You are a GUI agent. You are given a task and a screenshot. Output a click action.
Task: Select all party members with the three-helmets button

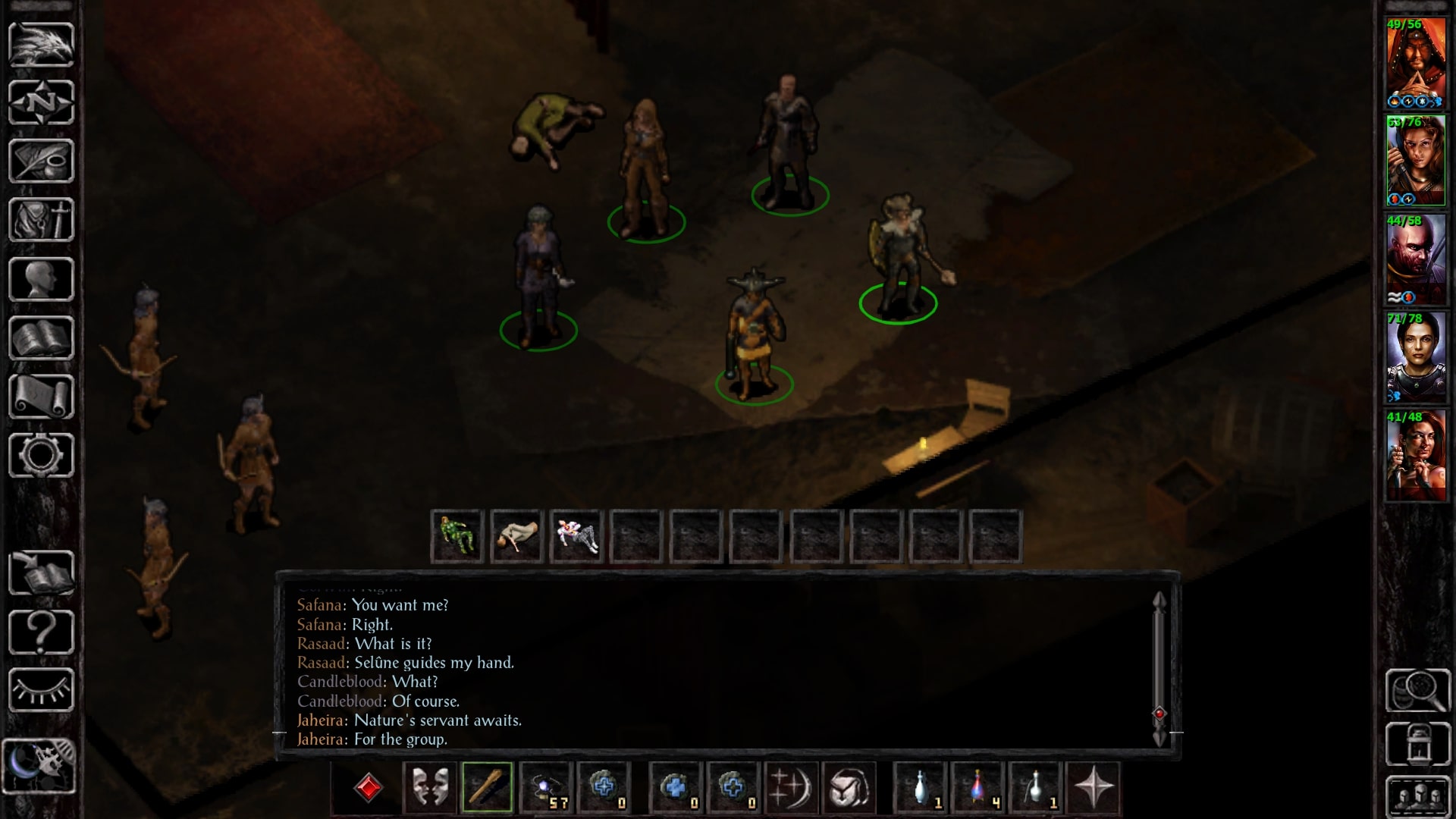point(1417,798)
